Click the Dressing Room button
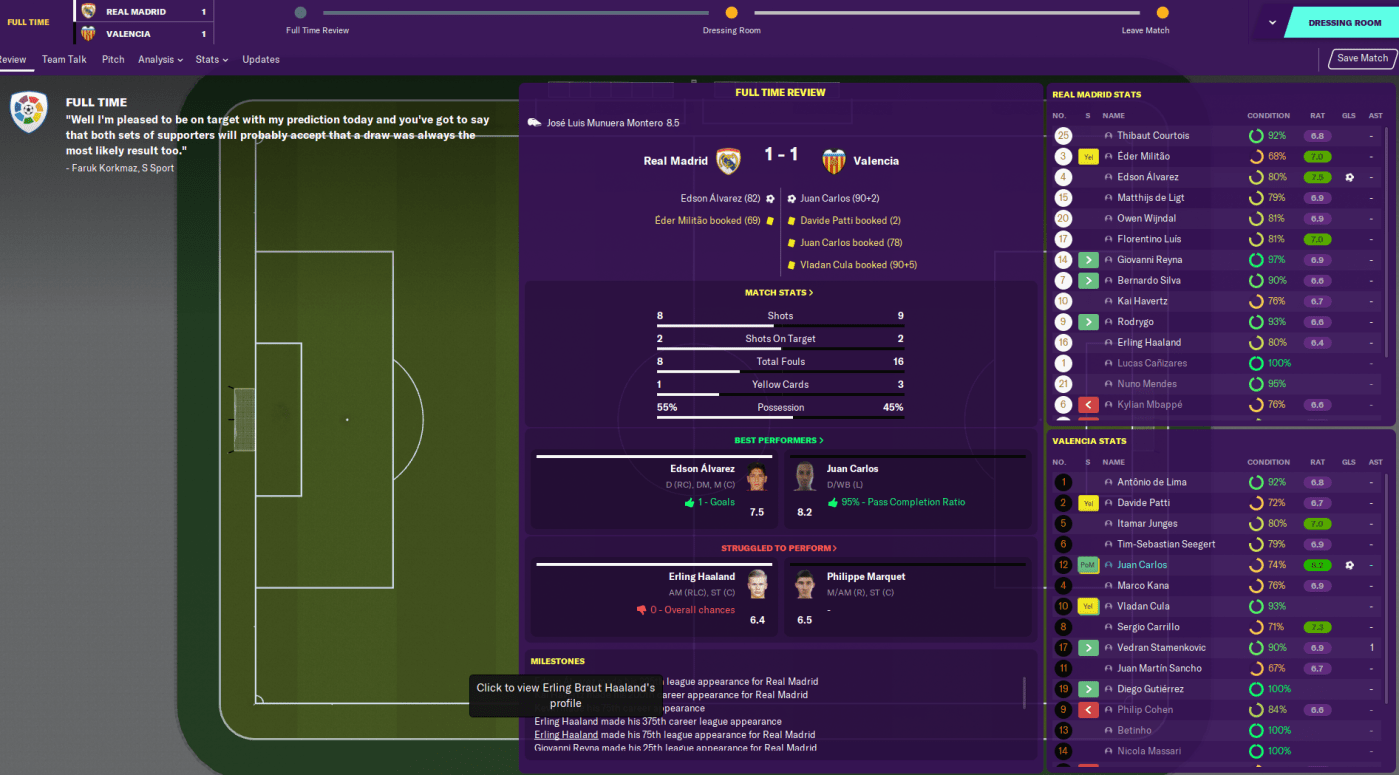The image size is (1399, 775). point(1345,22)
